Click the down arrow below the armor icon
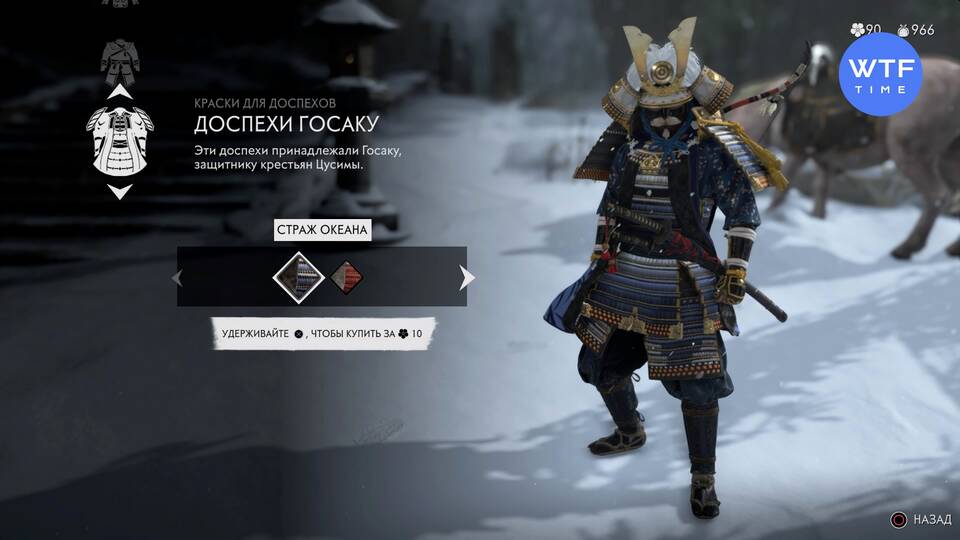This screenshot has height=540, width=960. [119, 191]
